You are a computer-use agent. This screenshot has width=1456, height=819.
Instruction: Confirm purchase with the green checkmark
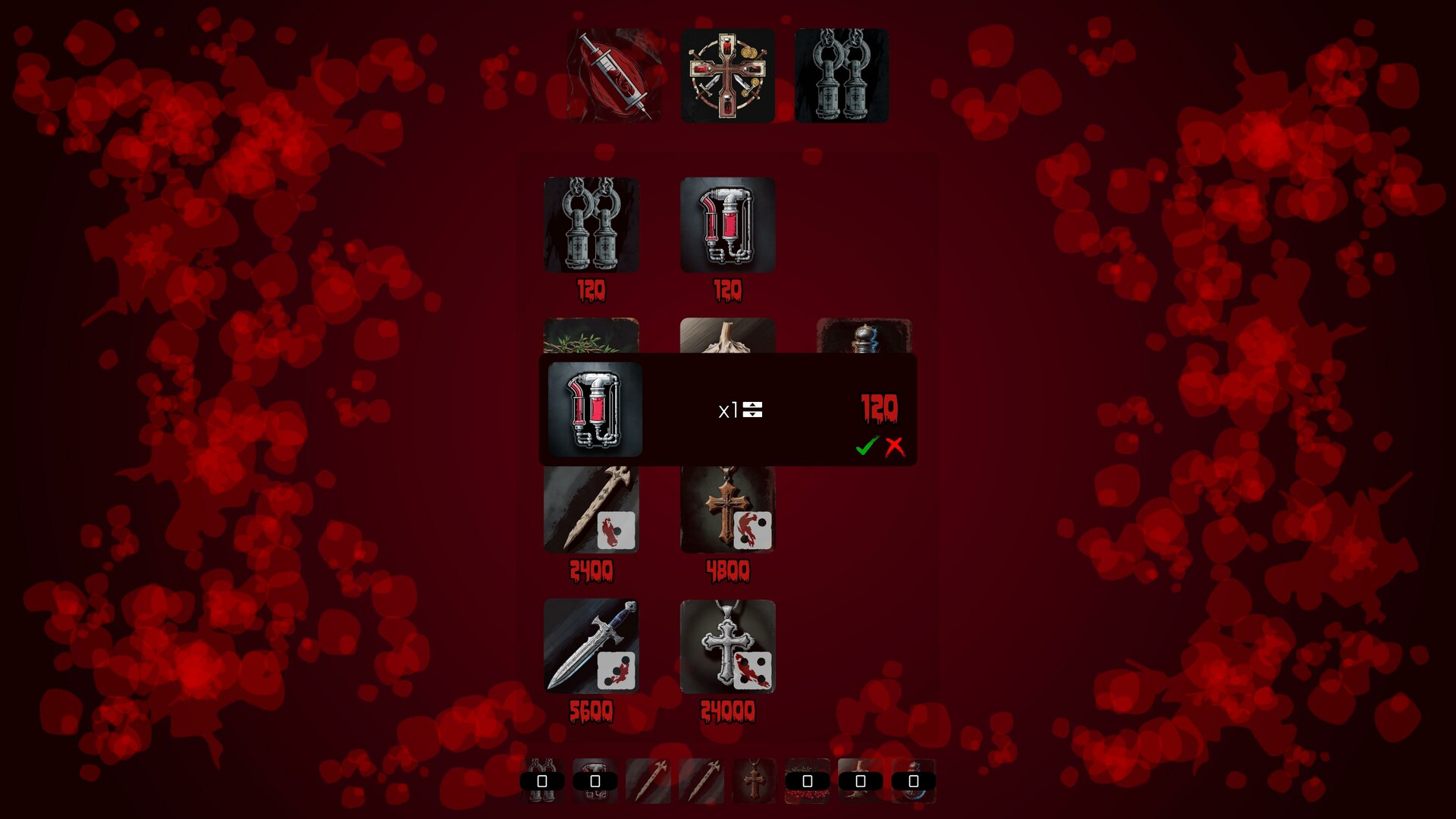867,448
